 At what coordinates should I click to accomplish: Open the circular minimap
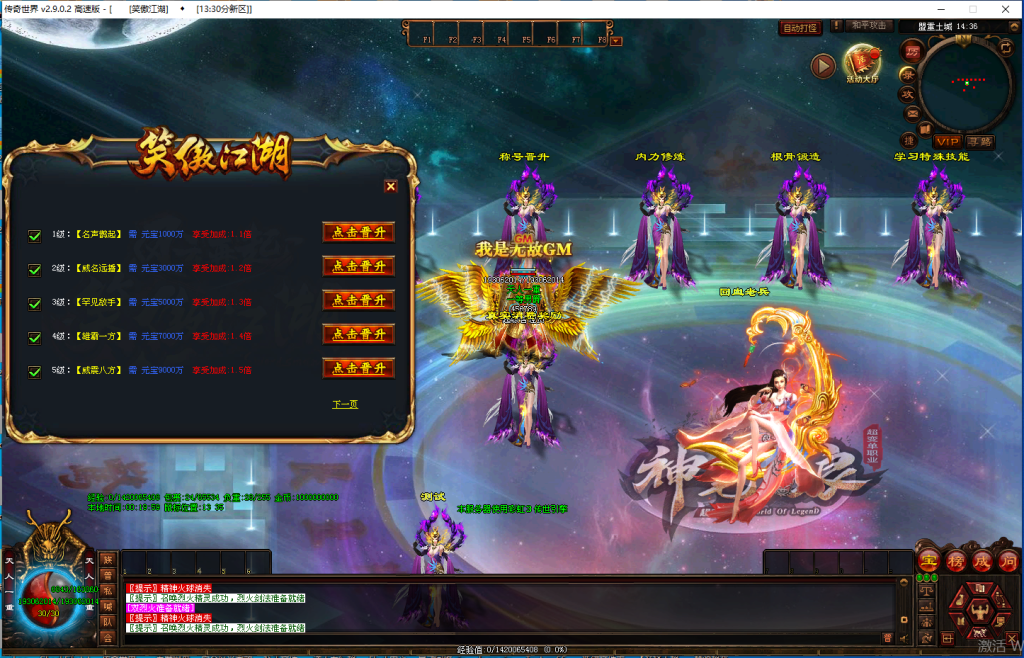pyautogui.click(x=966, y=84)
